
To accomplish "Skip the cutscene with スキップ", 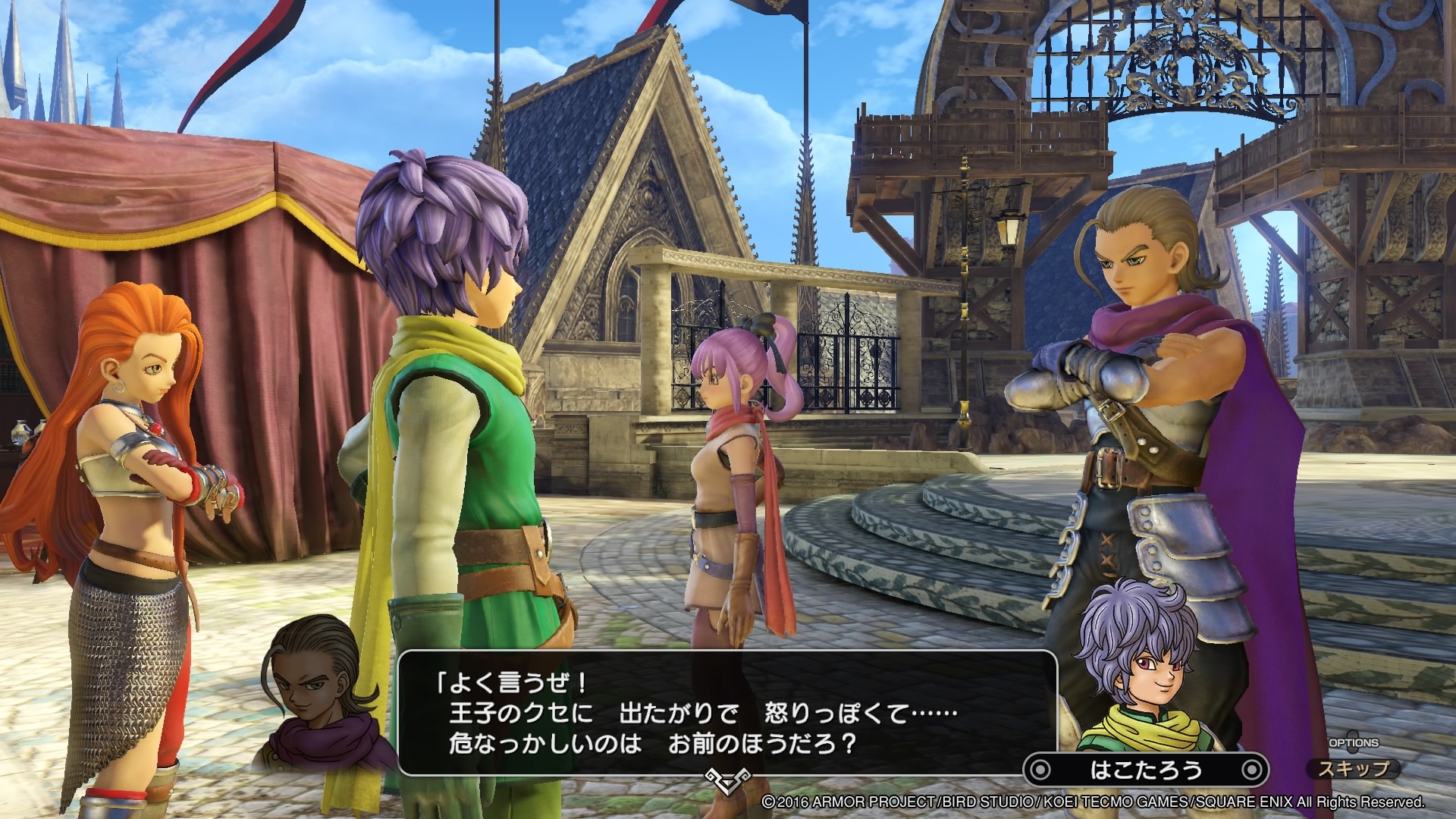I will 1354,769.
